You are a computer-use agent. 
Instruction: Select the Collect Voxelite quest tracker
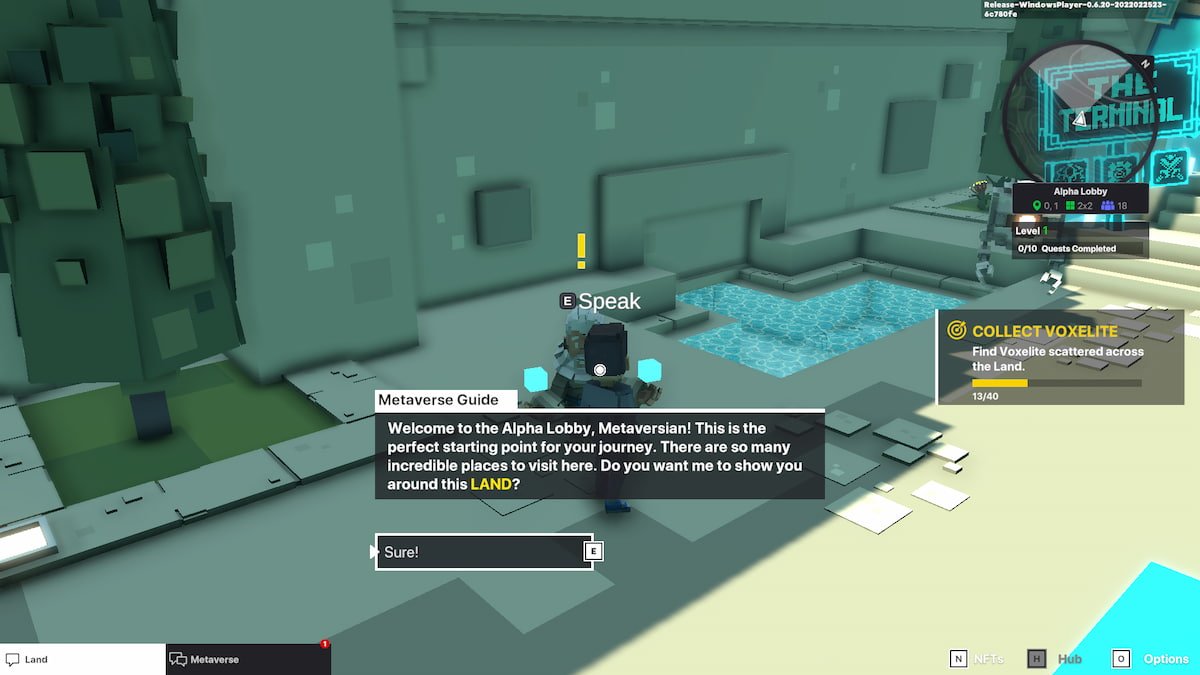tap(1060, 356)
